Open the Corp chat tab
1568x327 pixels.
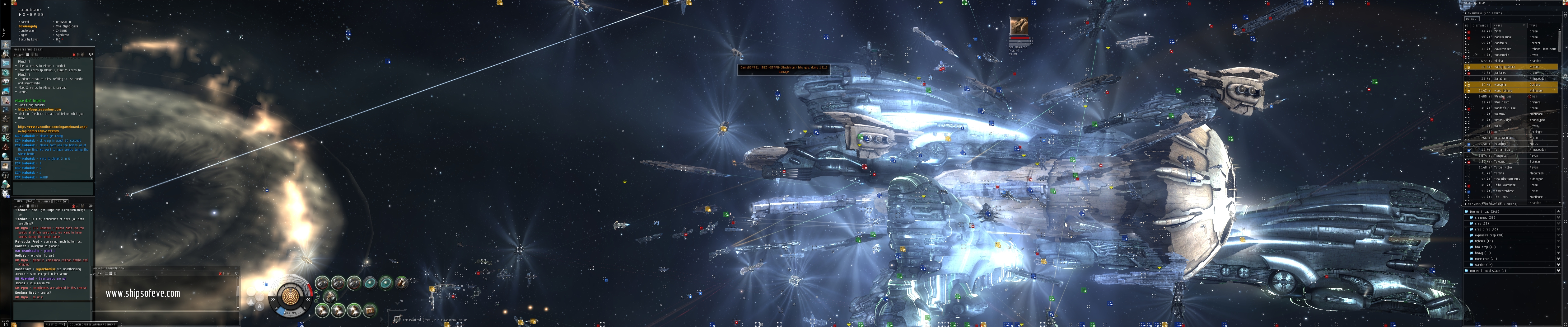(x=60, y=201)
